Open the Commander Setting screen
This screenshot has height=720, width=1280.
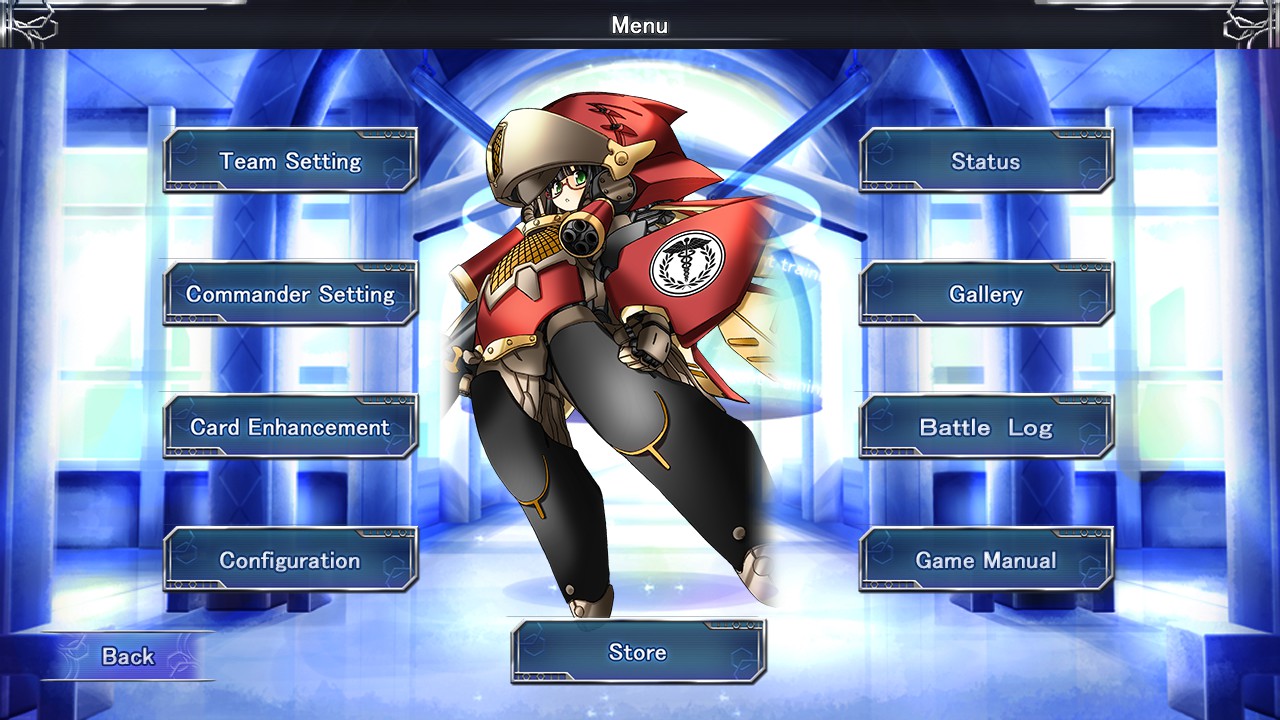point(290,294)
